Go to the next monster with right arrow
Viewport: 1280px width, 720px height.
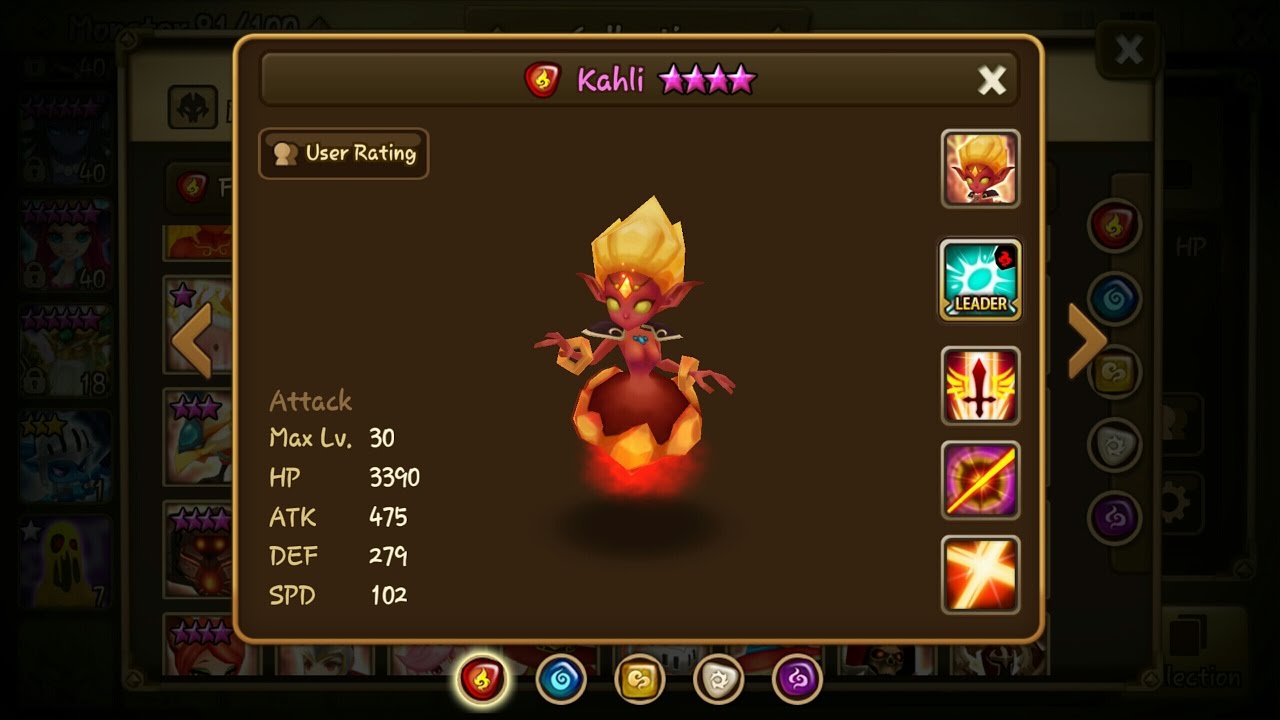click(x=1087, y=340)
